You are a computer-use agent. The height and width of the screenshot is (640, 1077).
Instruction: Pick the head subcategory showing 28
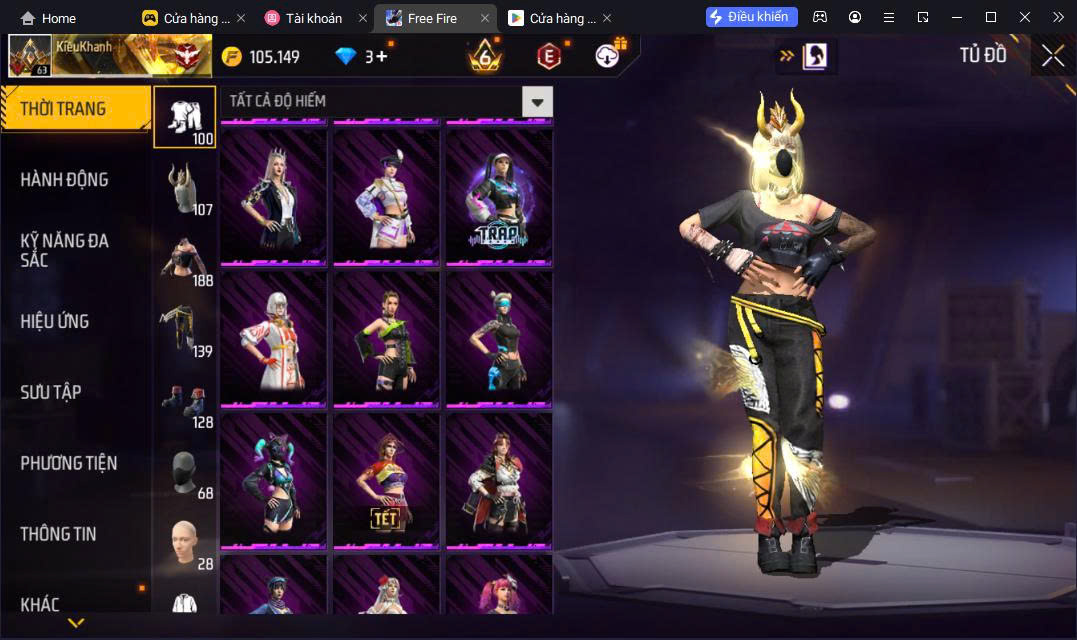(184, 543)
